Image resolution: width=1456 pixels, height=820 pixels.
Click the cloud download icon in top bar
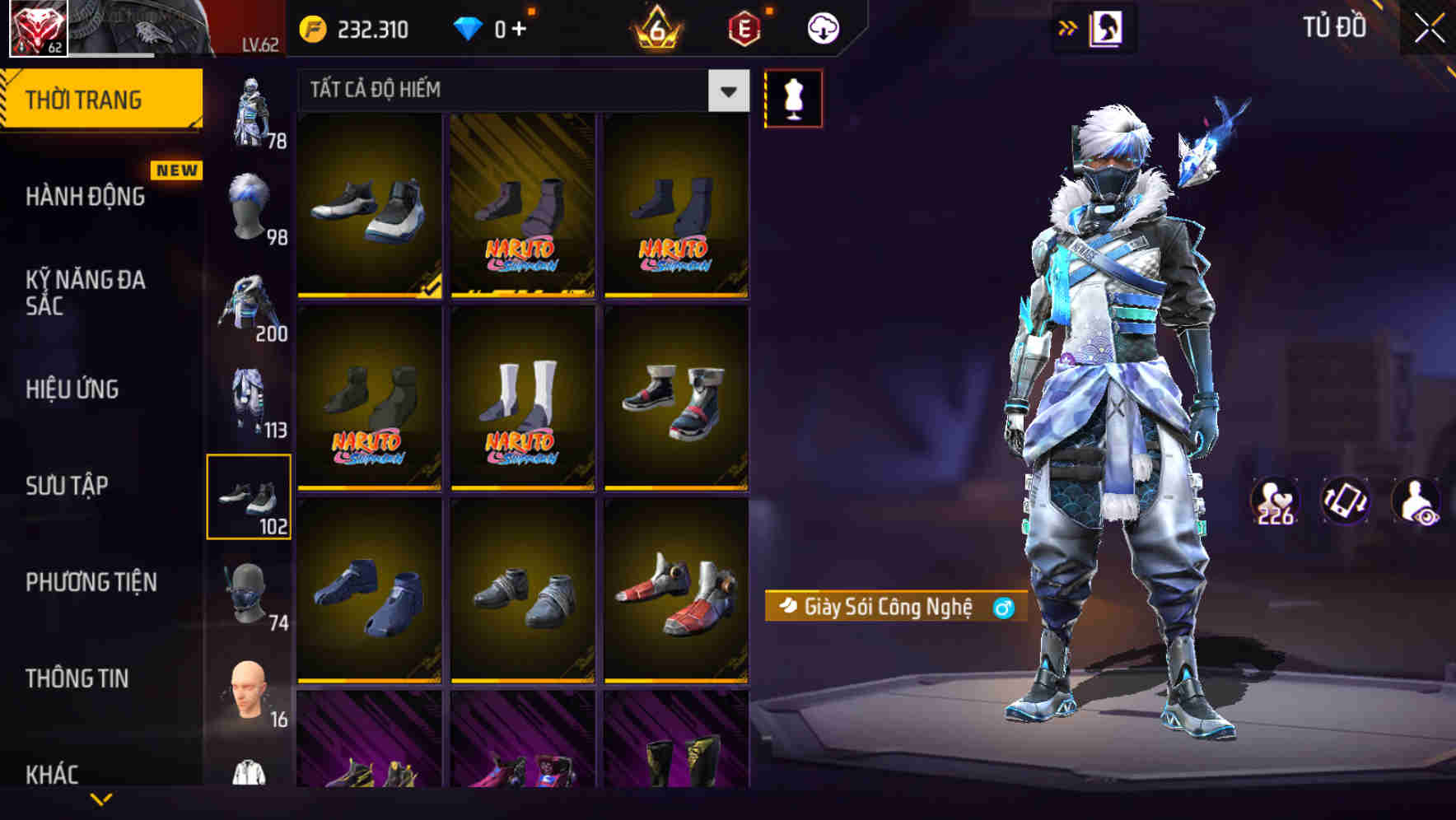coord(822,26)
